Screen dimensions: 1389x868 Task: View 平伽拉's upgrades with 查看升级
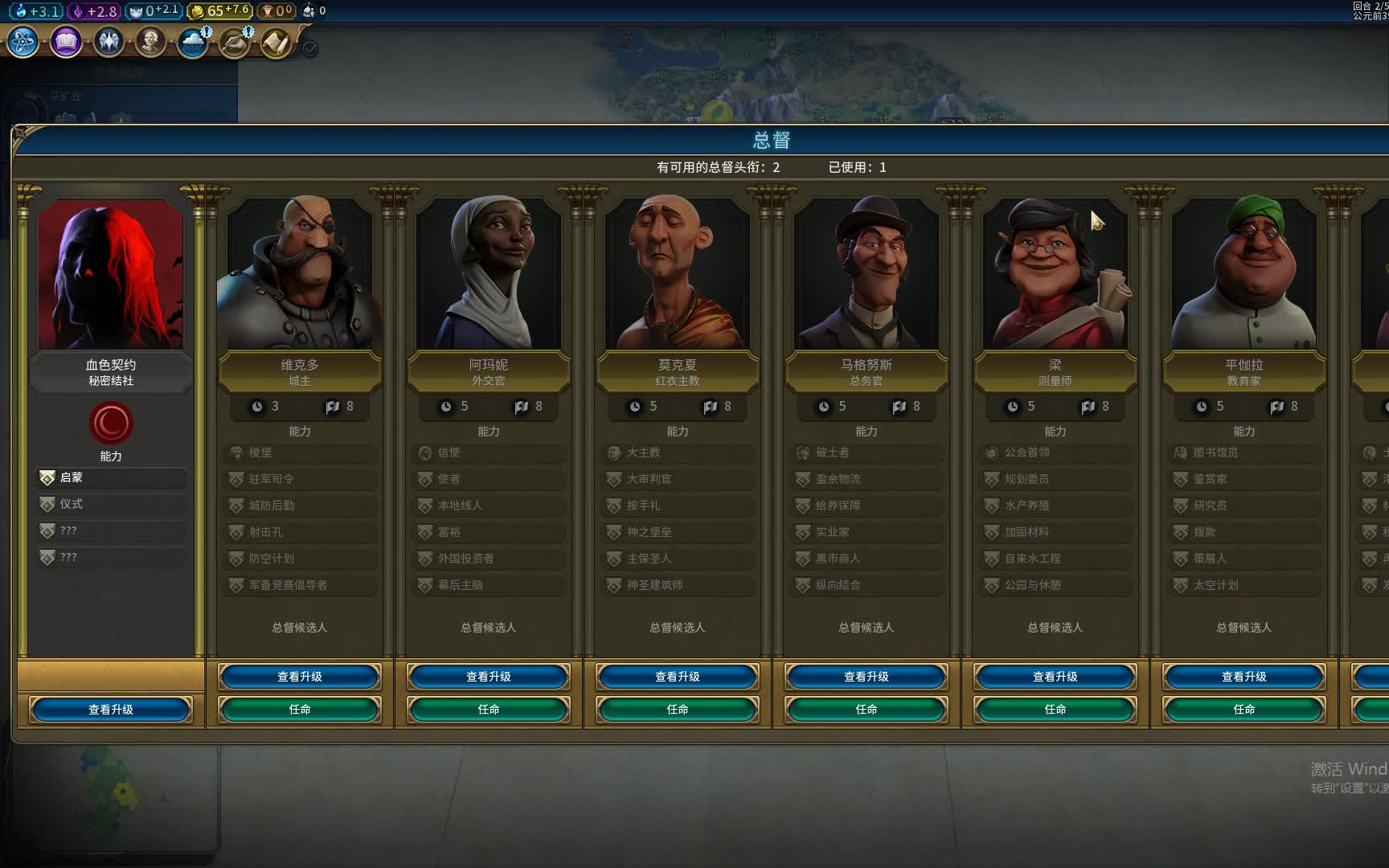pyautogui.click(x=1244, y=677)
